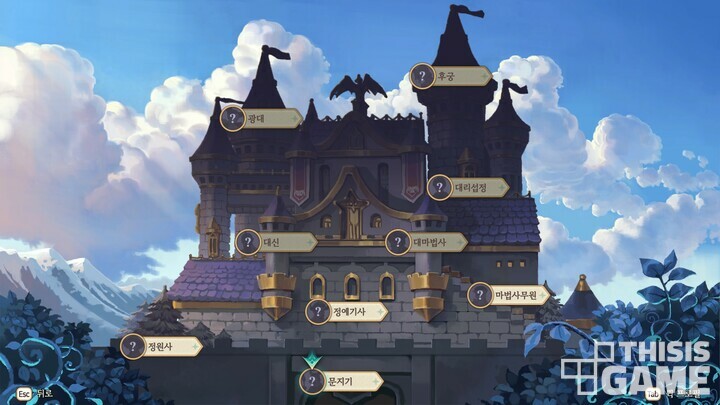Select the 문지기 label at the gate

(340, 381)
